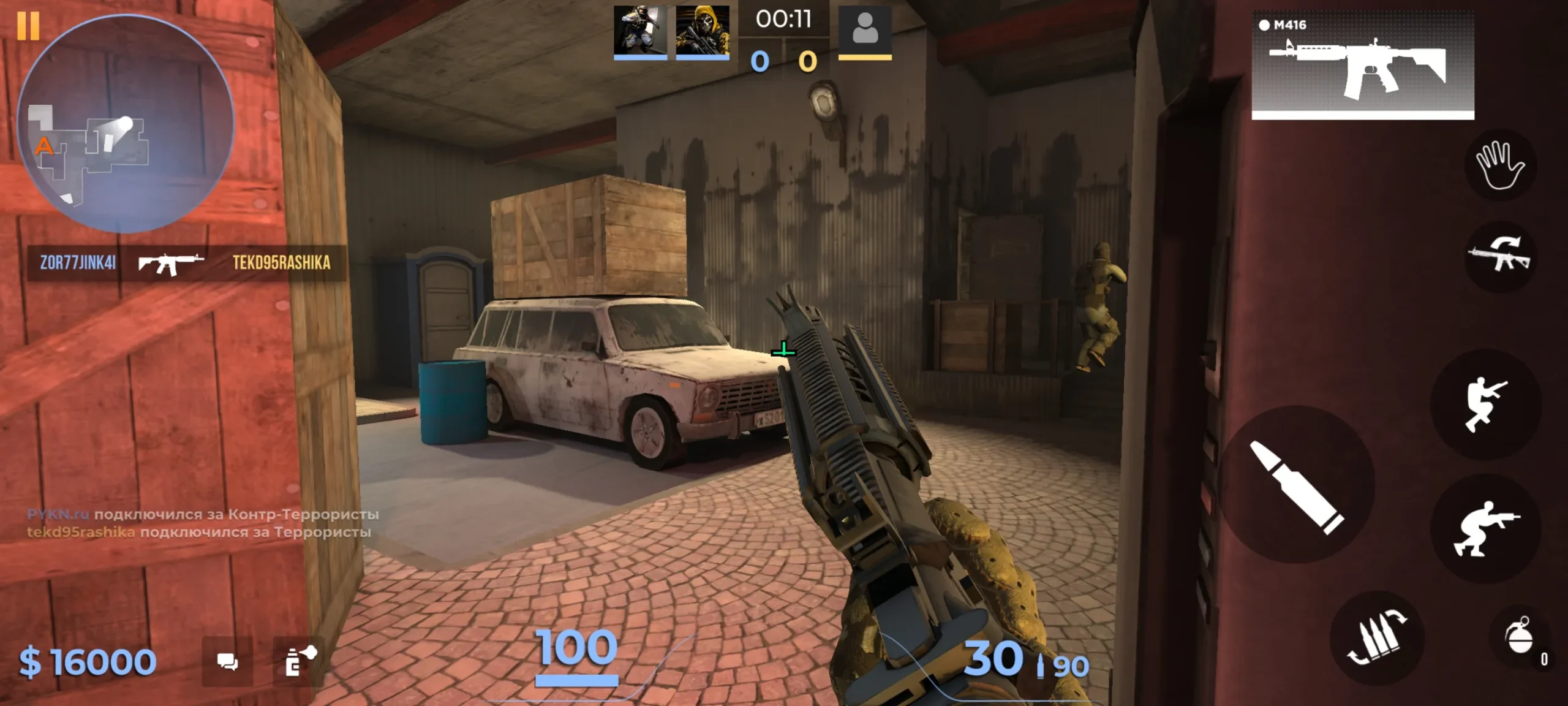Select the M416 weapon panel
This screenshot has height=706, width=1568.
[x=1362, y=65]
